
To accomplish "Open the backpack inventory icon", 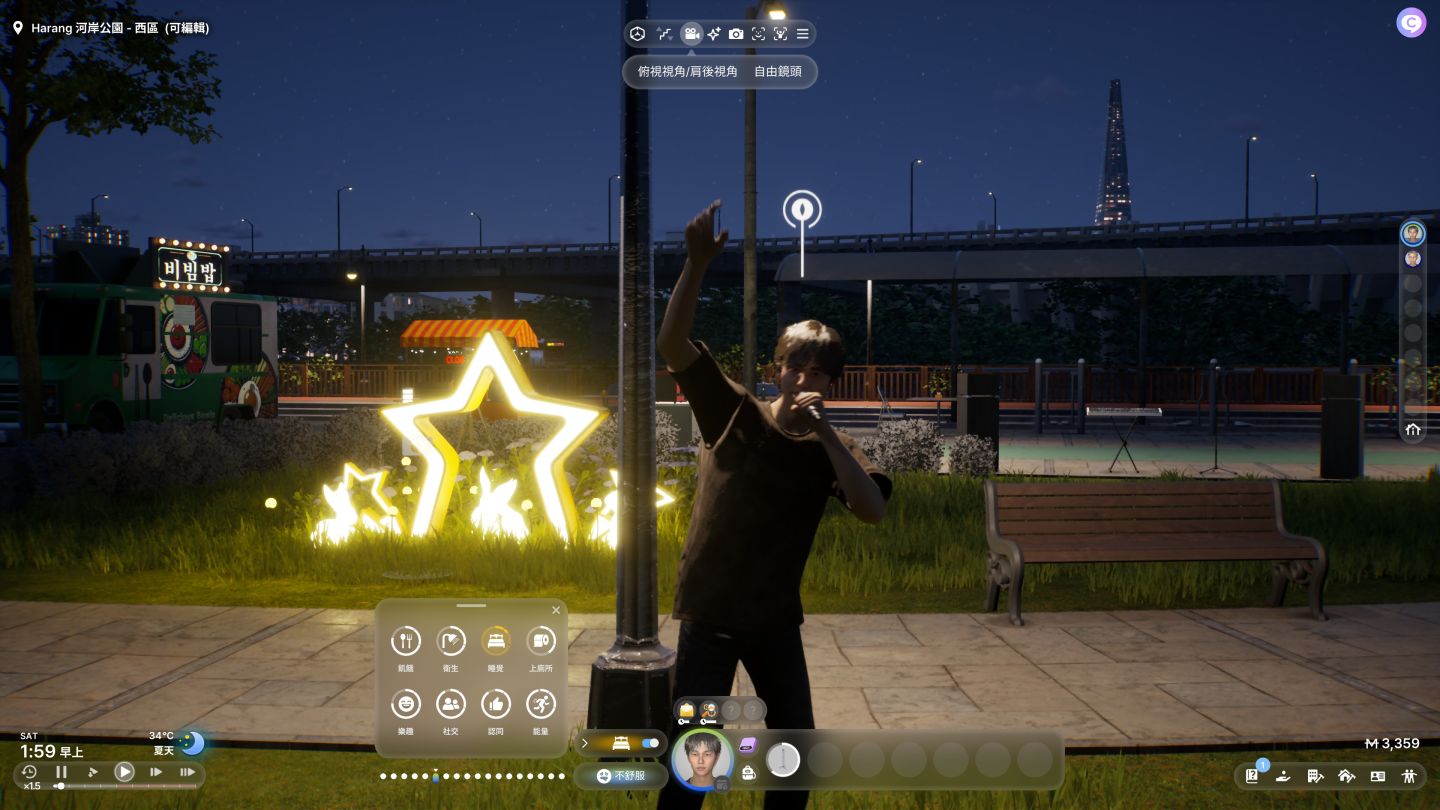I will point(748,771).
